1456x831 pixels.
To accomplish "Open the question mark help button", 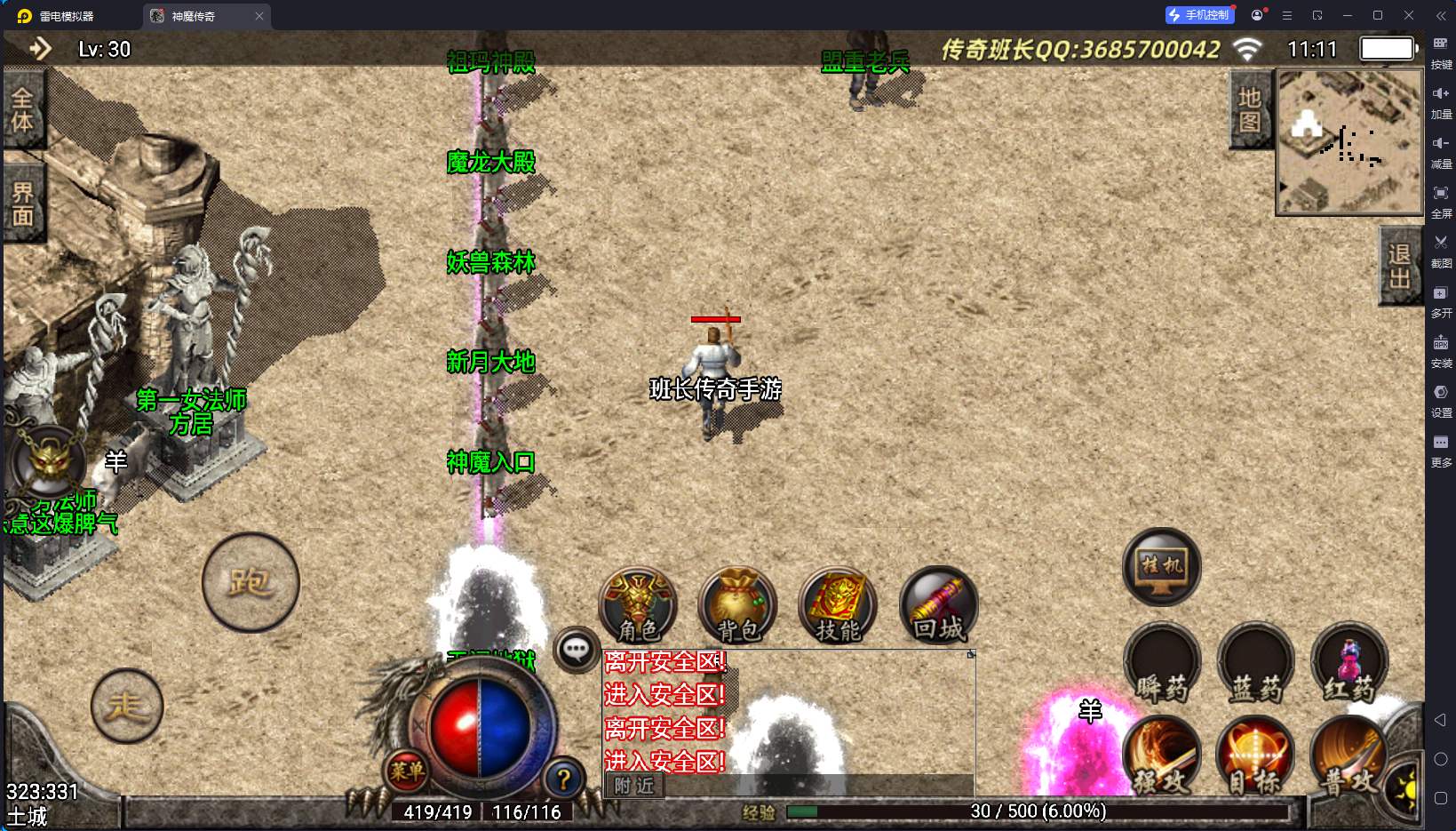I will coord(563,779).
